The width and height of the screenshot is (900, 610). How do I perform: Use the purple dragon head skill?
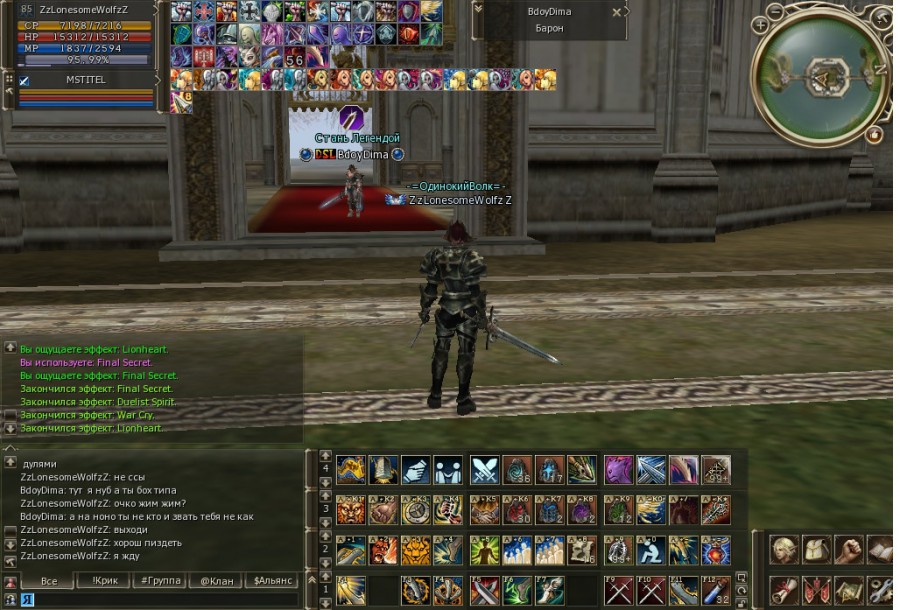[x=619, y=469]
